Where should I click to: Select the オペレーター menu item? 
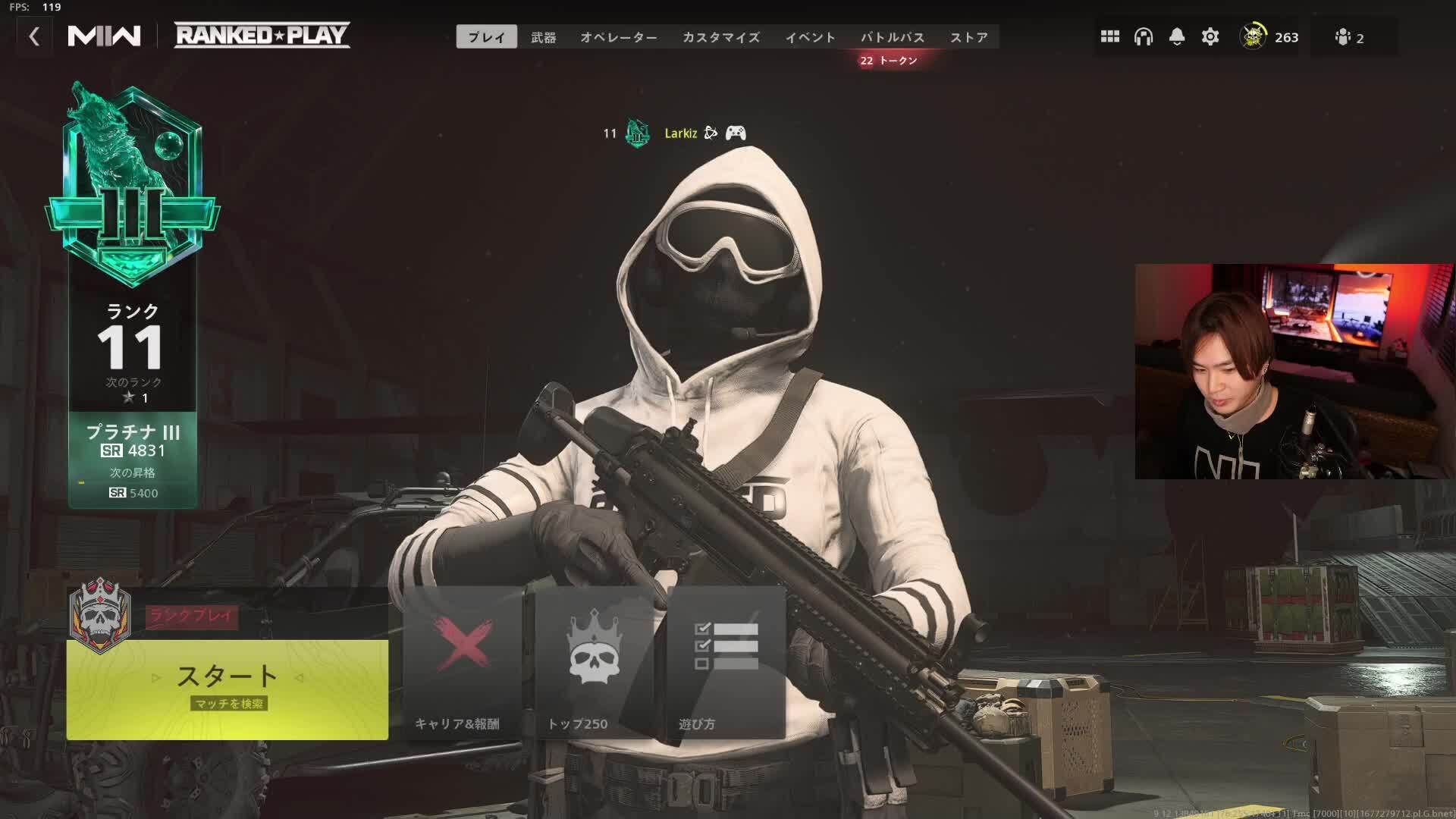tap(620, 36)
